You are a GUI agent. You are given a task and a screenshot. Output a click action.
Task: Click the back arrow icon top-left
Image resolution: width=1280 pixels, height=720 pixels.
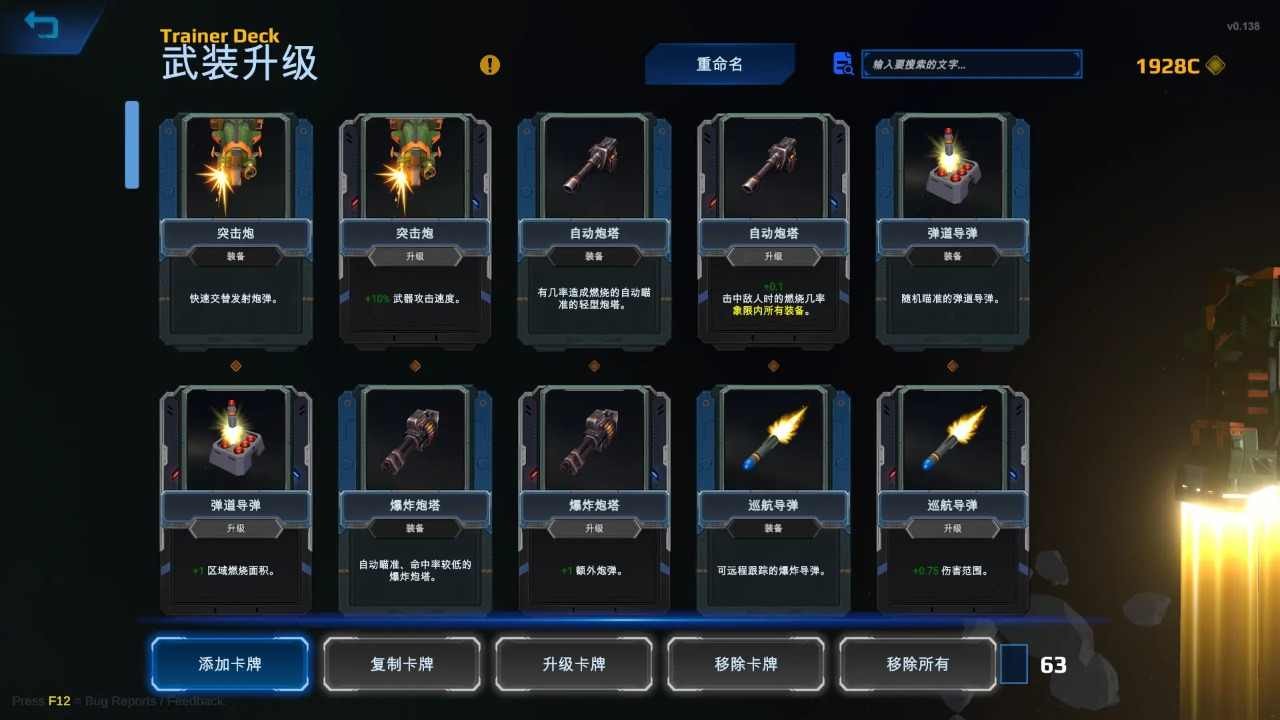[x=40, y=26]
